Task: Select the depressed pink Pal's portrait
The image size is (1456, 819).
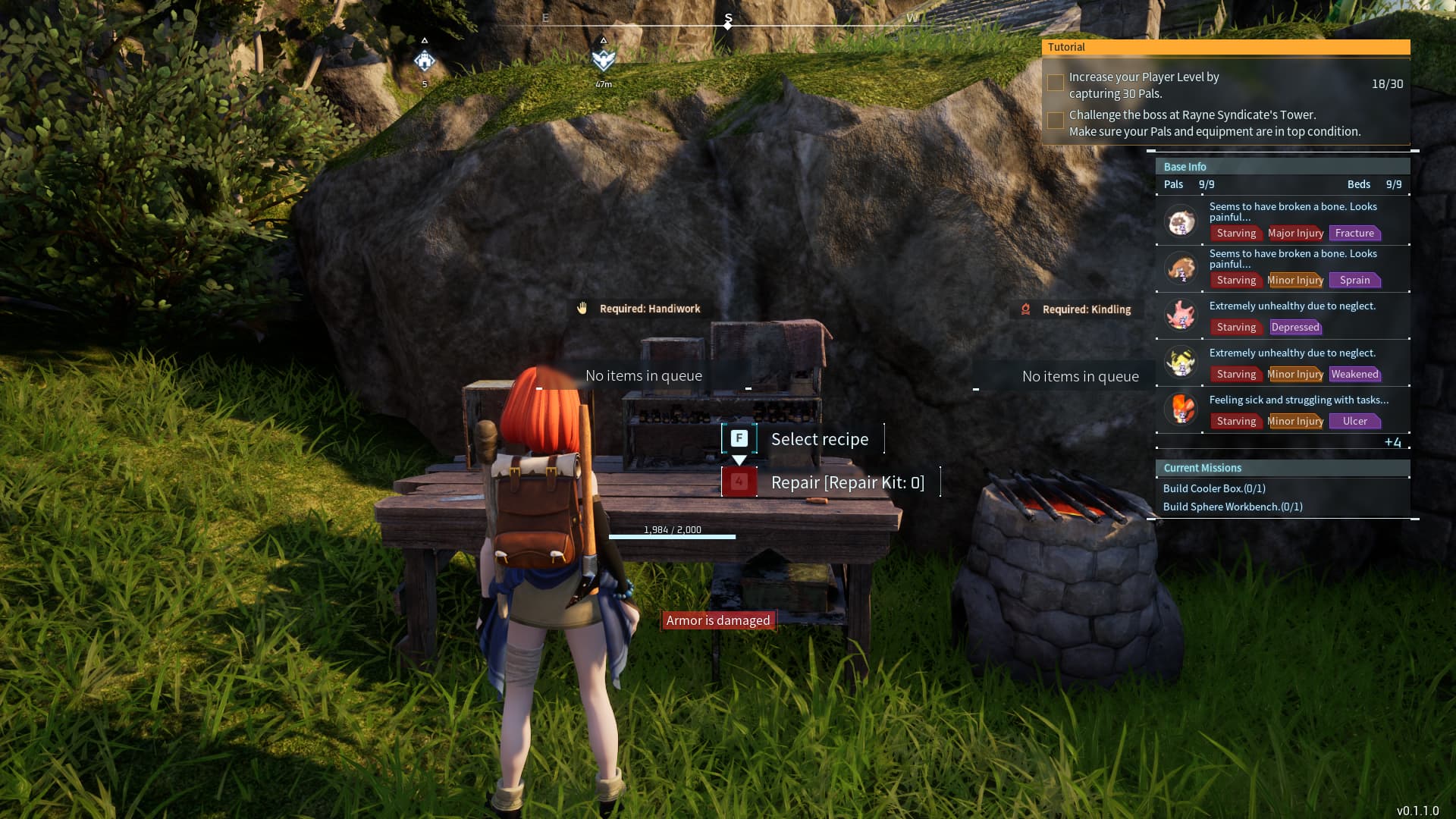Action: pos(1180,315)
